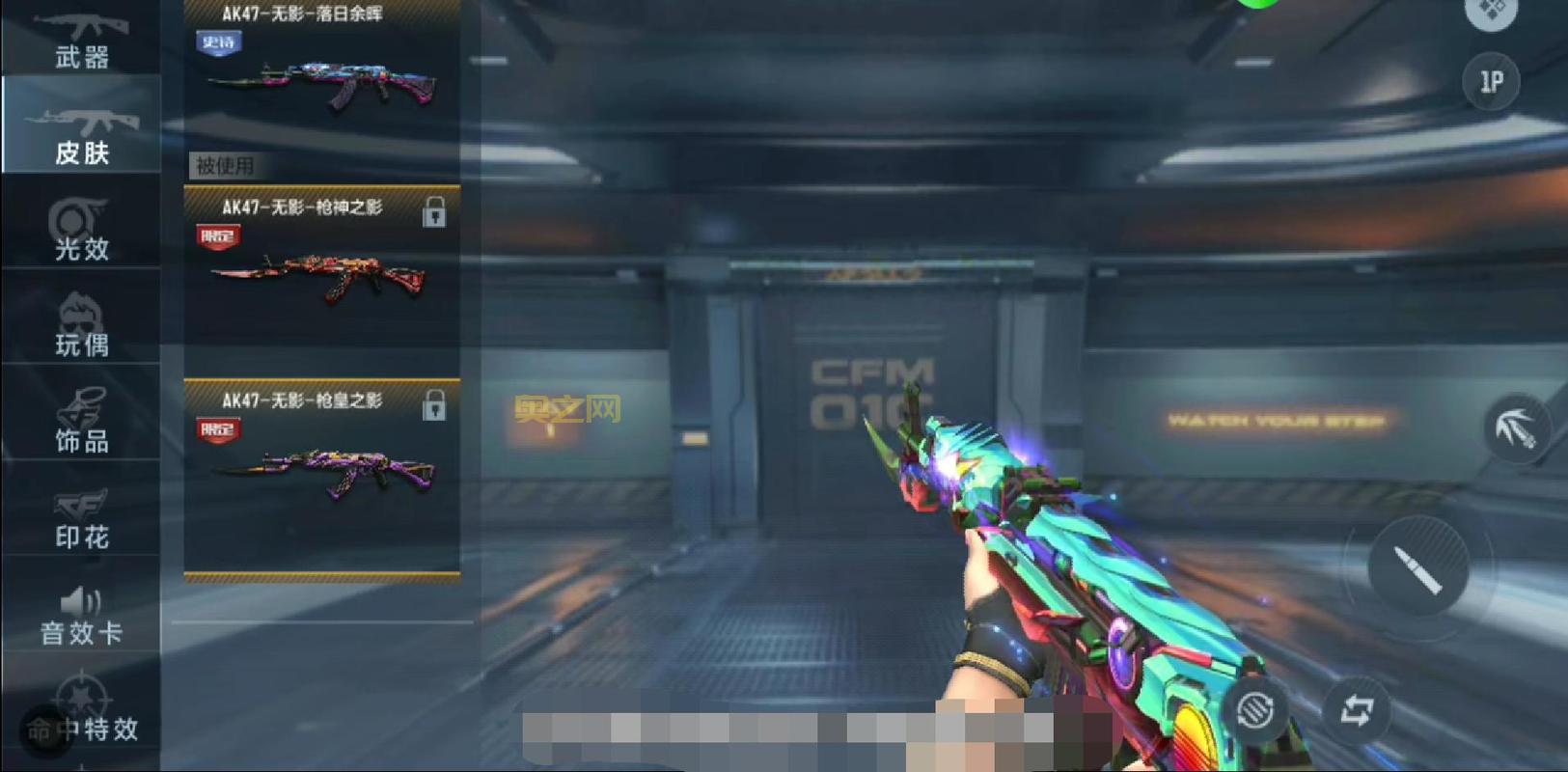Pick the AK47-无影-枪皇之影 skin card
The width and height of the screenshot is (1568, 772).
tap(321, 458)
